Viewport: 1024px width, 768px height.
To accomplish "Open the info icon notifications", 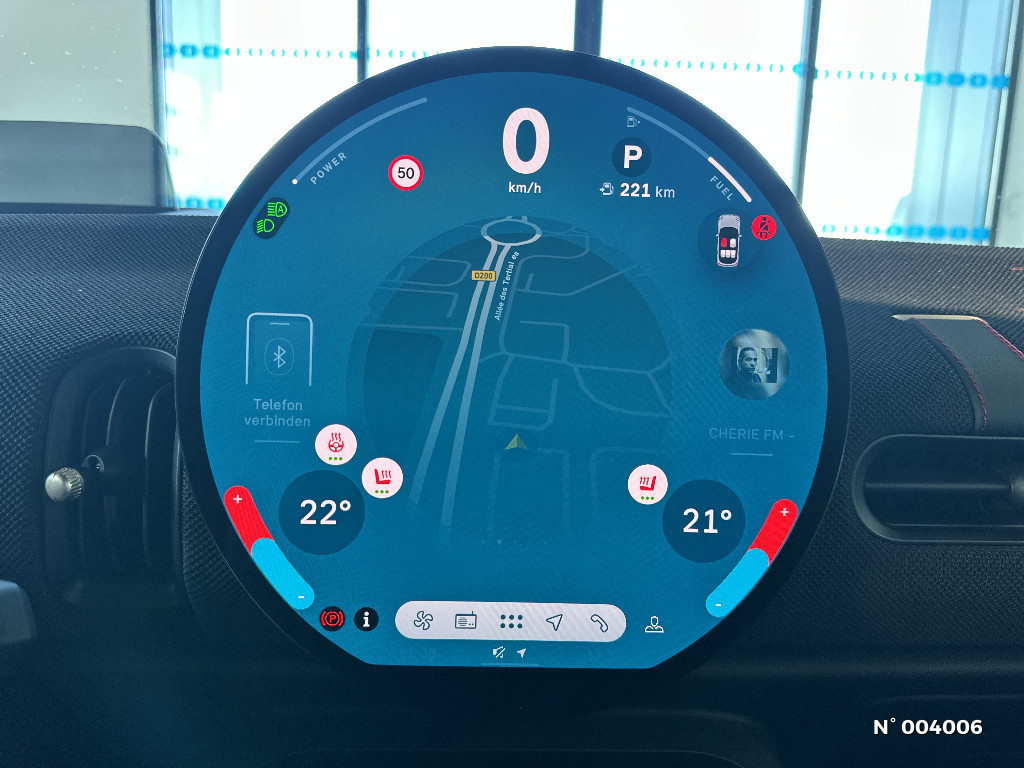I will point(367,620).
